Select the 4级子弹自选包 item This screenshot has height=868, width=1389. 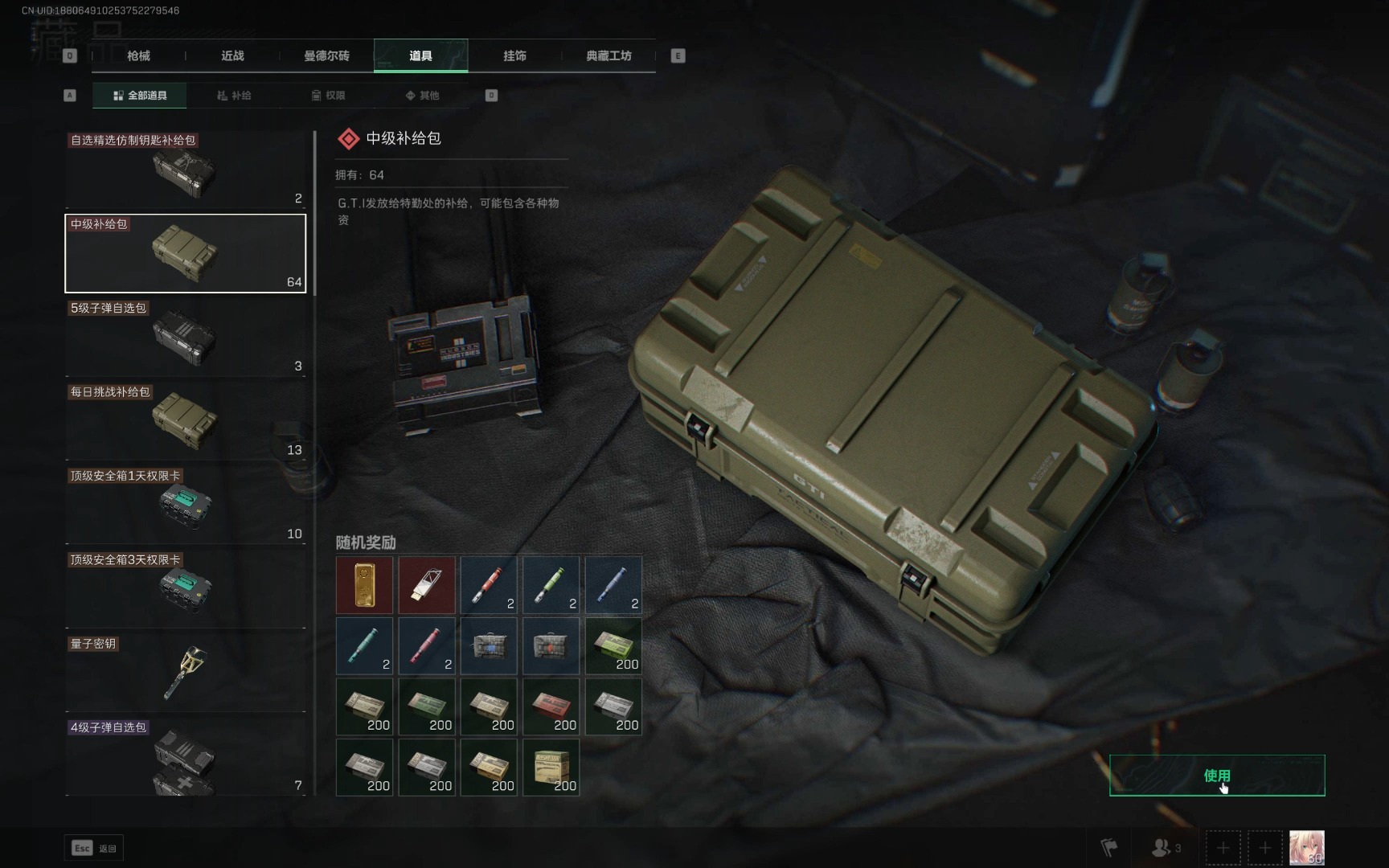[185, 756]
